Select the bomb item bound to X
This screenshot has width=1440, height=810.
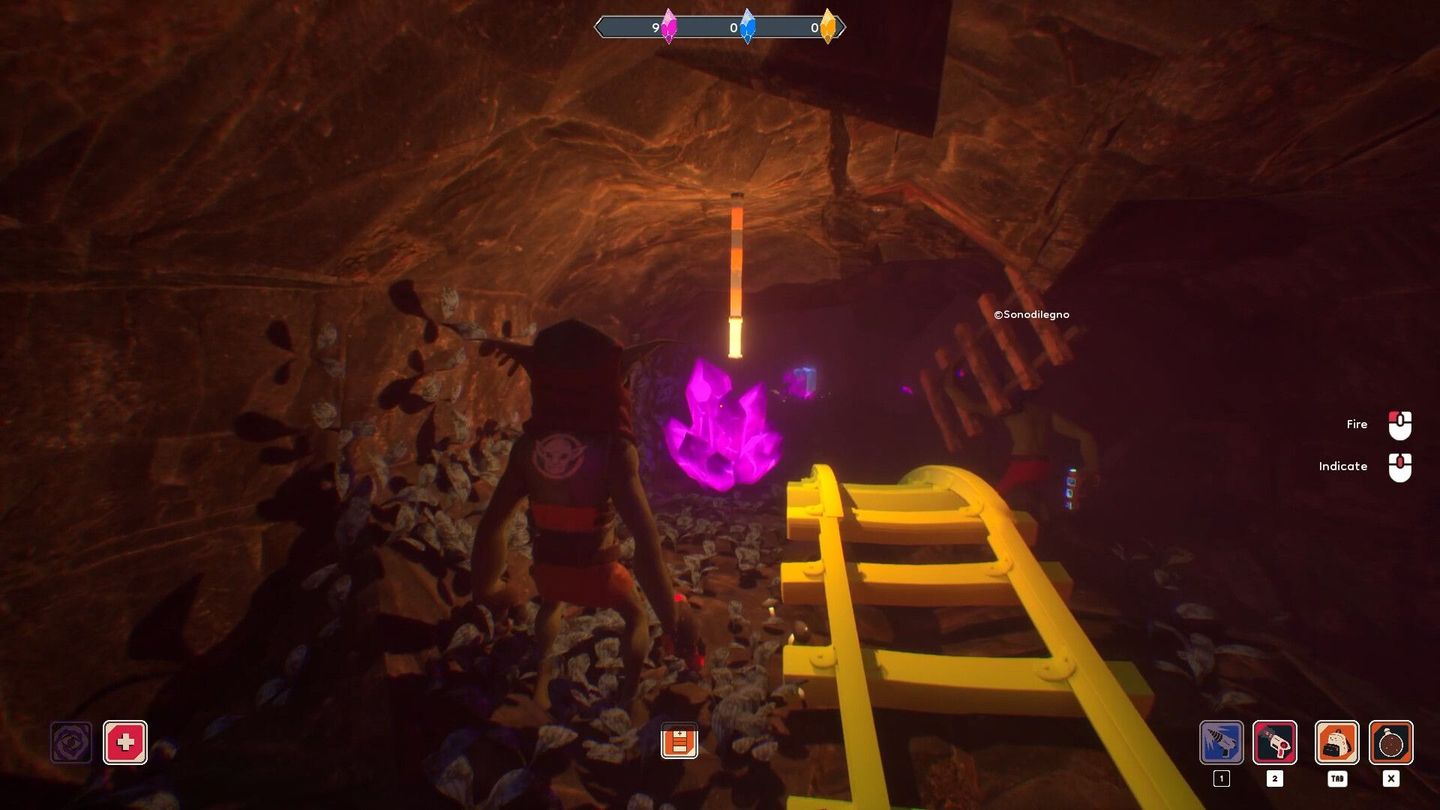(x=1390, y=743)
